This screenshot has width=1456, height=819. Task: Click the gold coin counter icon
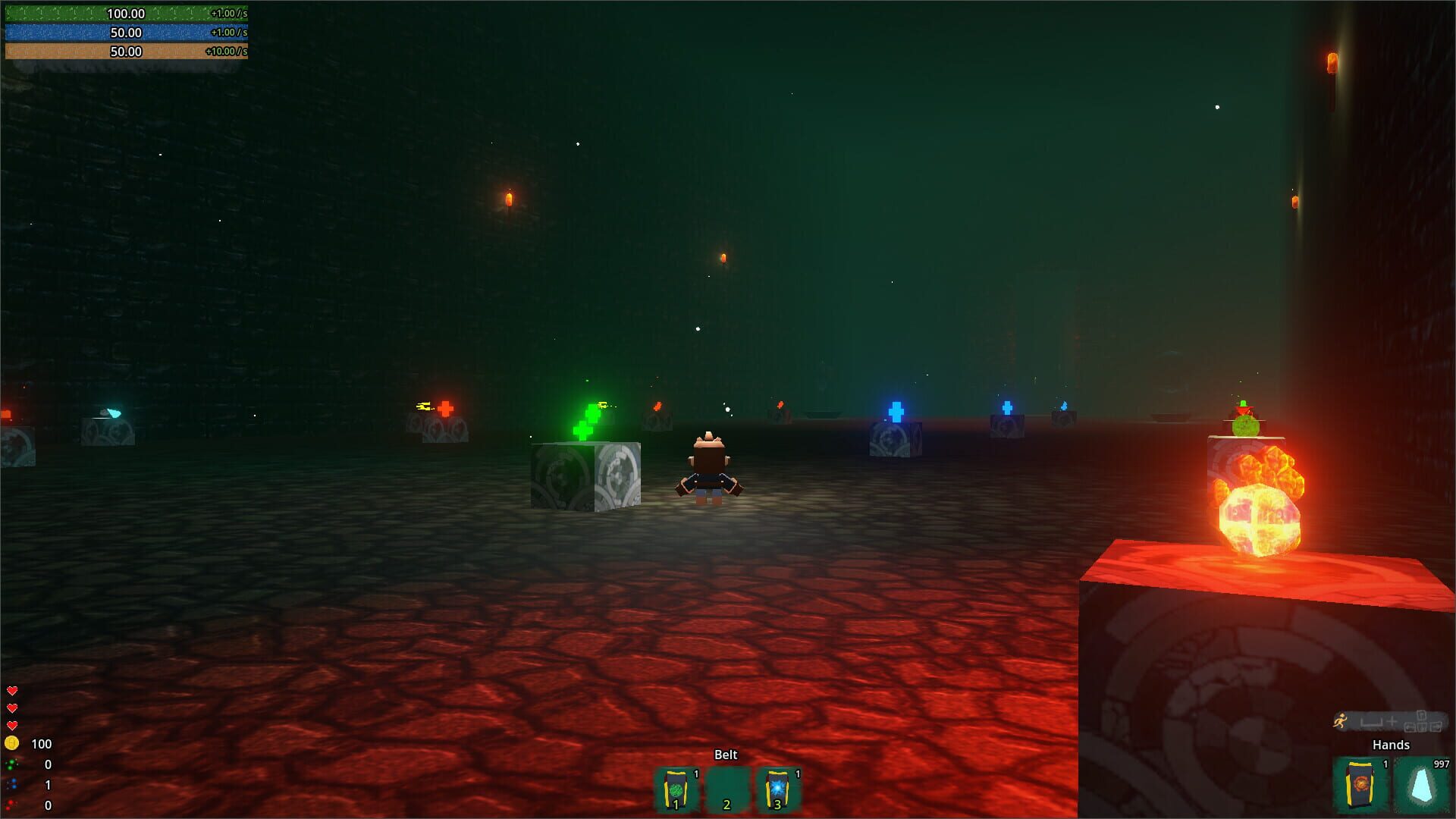11,743
